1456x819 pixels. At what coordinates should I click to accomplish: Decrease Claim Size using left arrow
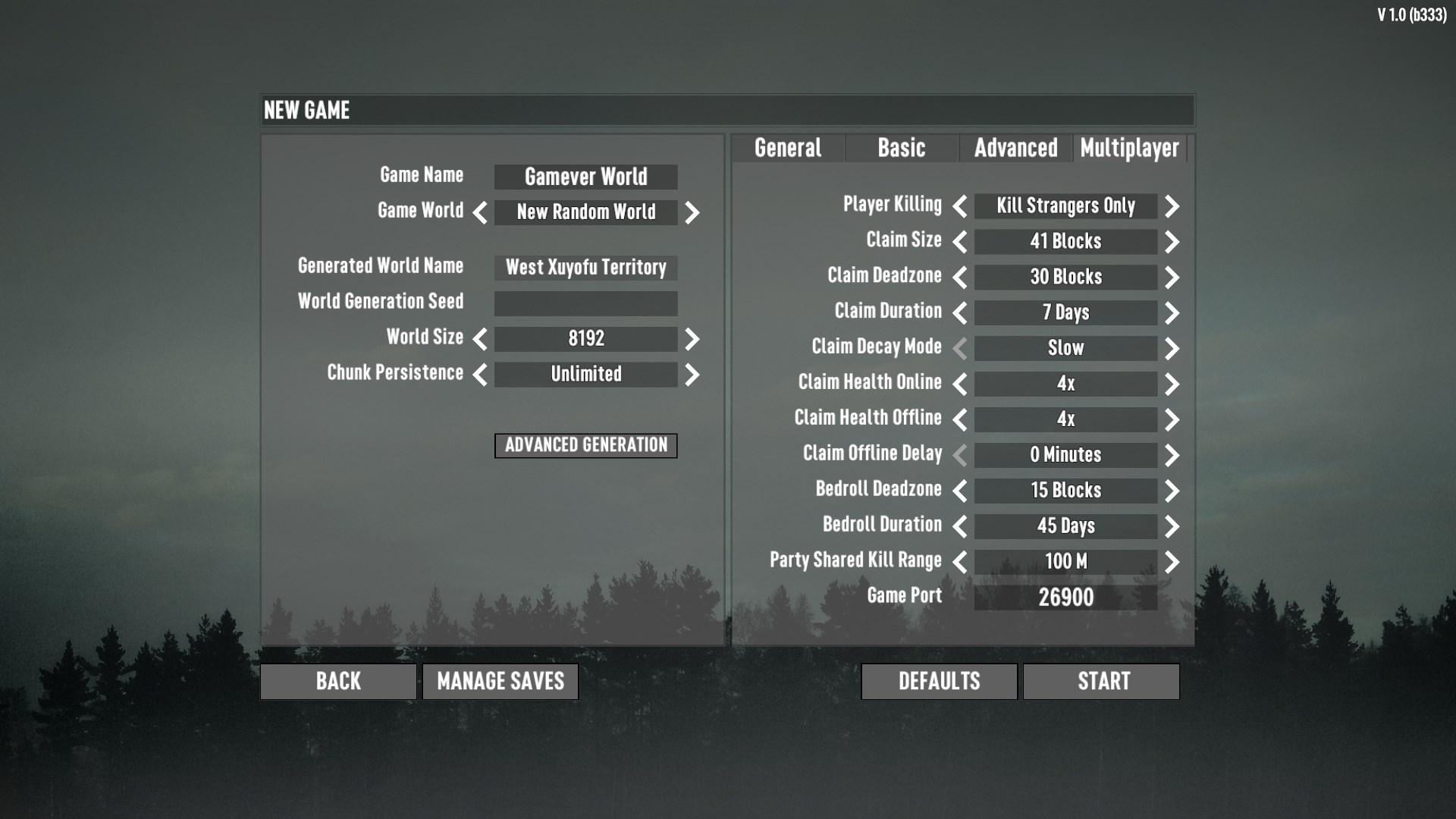pos(959,241)
